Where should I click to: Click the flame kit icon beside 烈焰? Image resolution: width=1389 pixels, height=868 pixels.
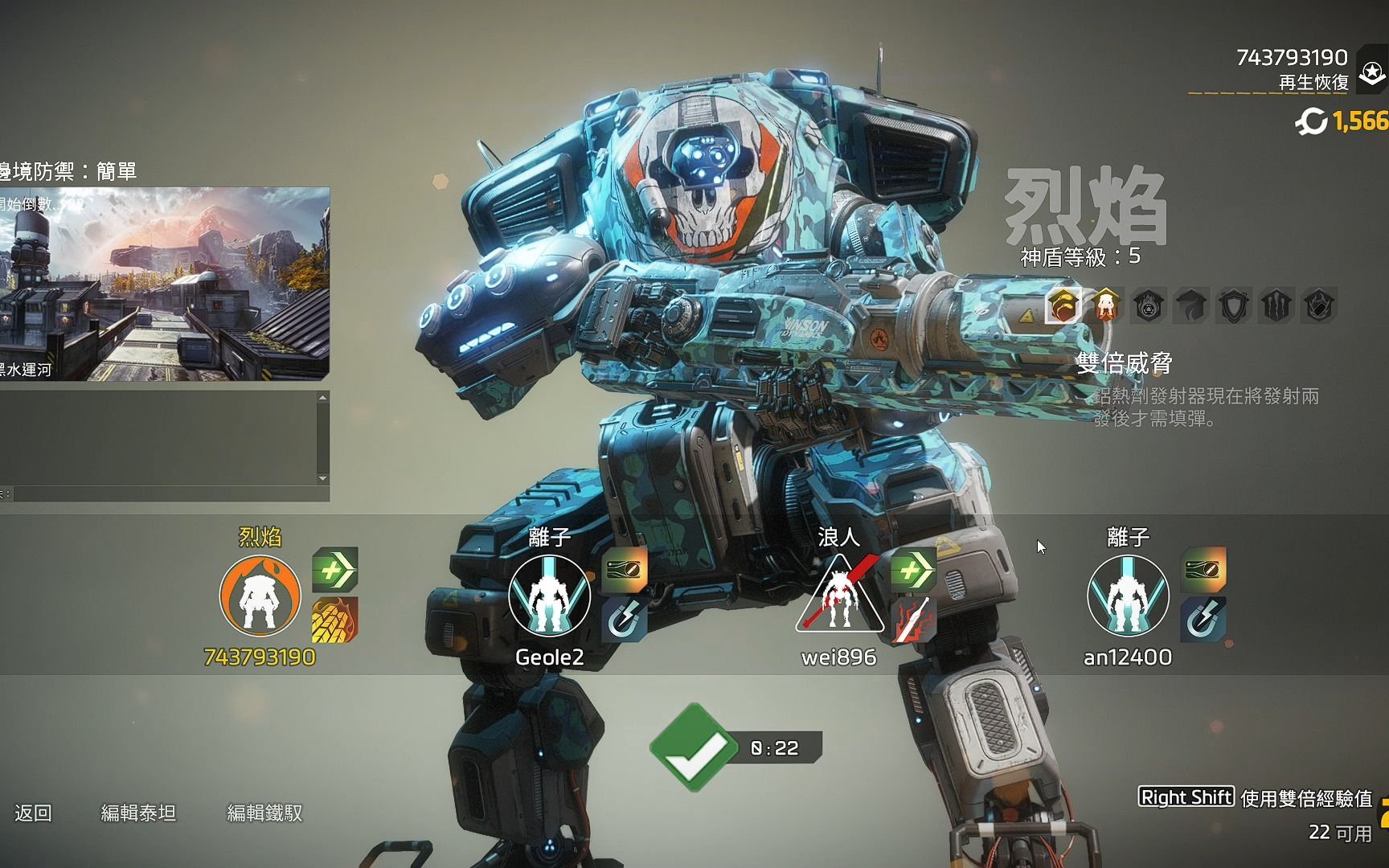point(334,620)
